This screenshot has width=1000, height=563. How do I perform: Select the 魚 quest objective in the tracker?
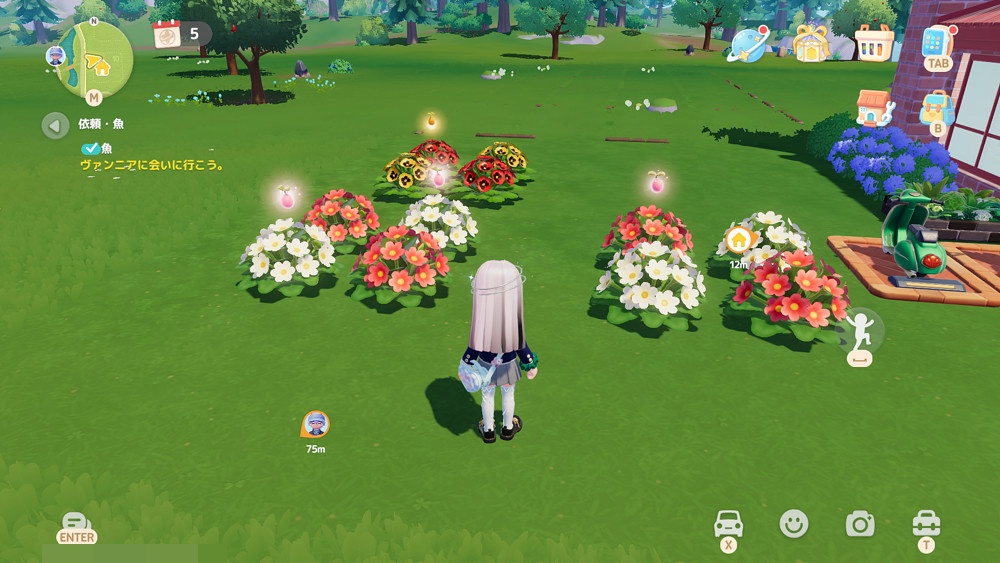coord(106,148)
